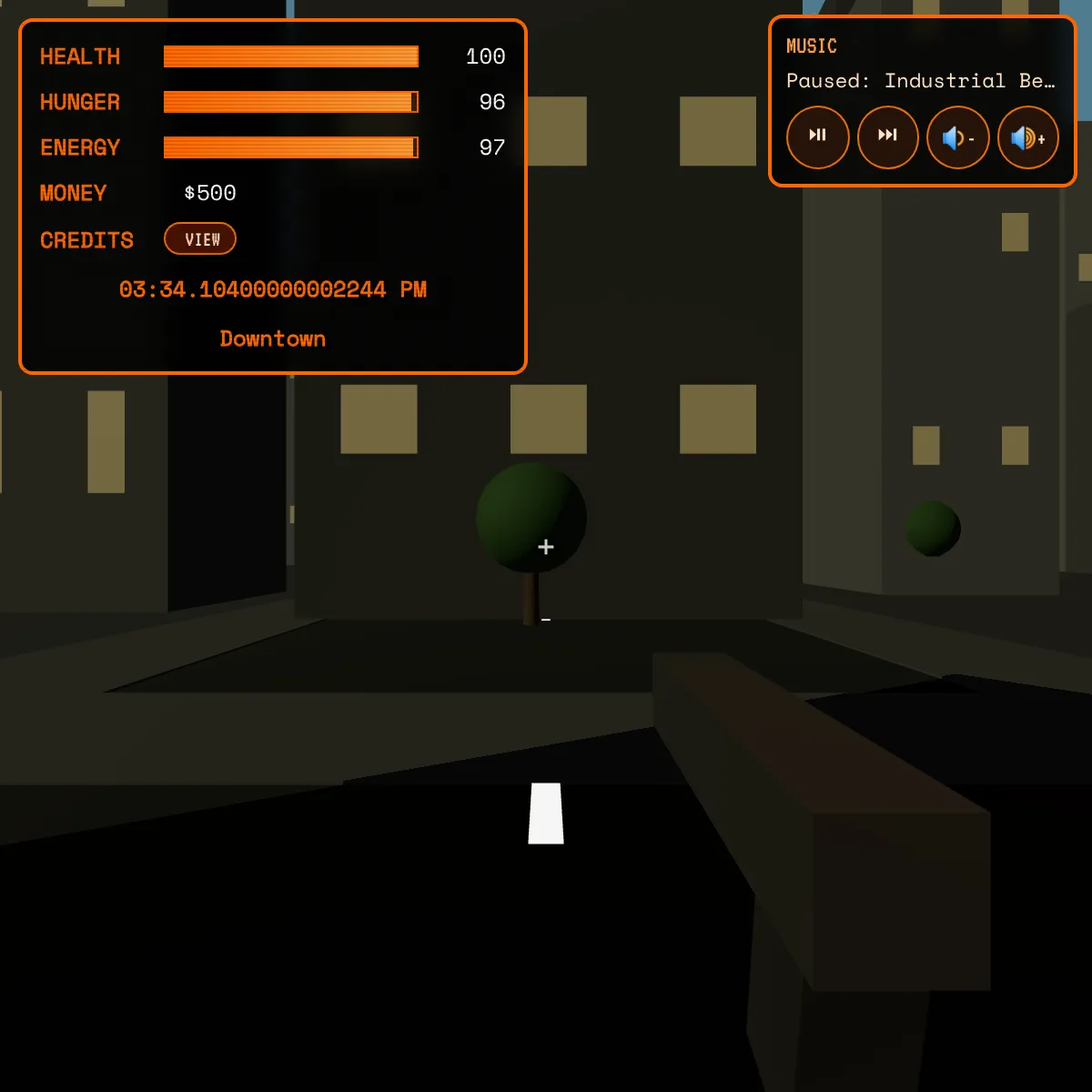Viewport: 1092px width, 1092px height.
Task: Lower the music volume
Action: 957,137
